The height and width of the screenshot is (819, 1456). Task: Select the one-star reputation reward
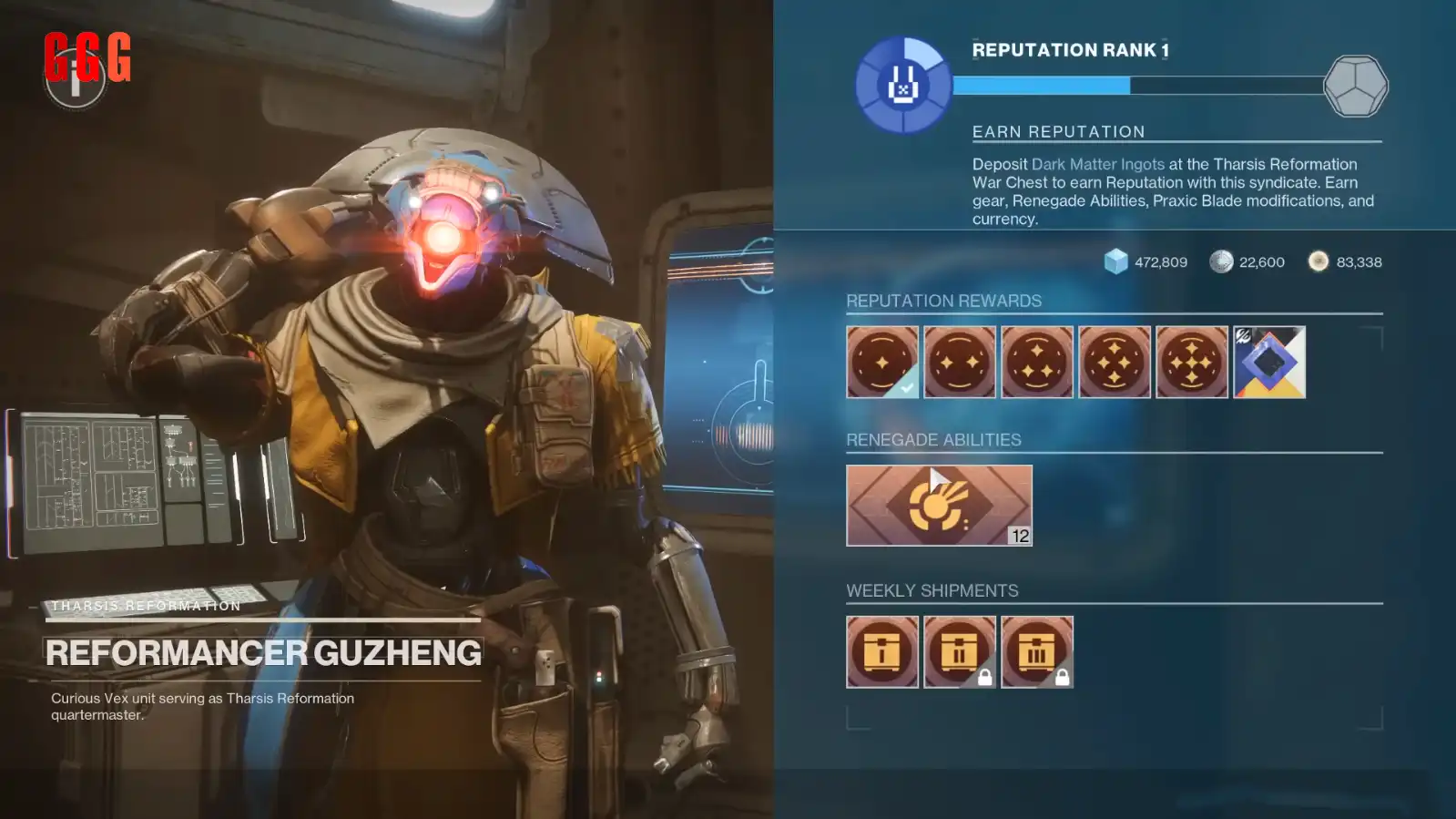pos(881,362)
